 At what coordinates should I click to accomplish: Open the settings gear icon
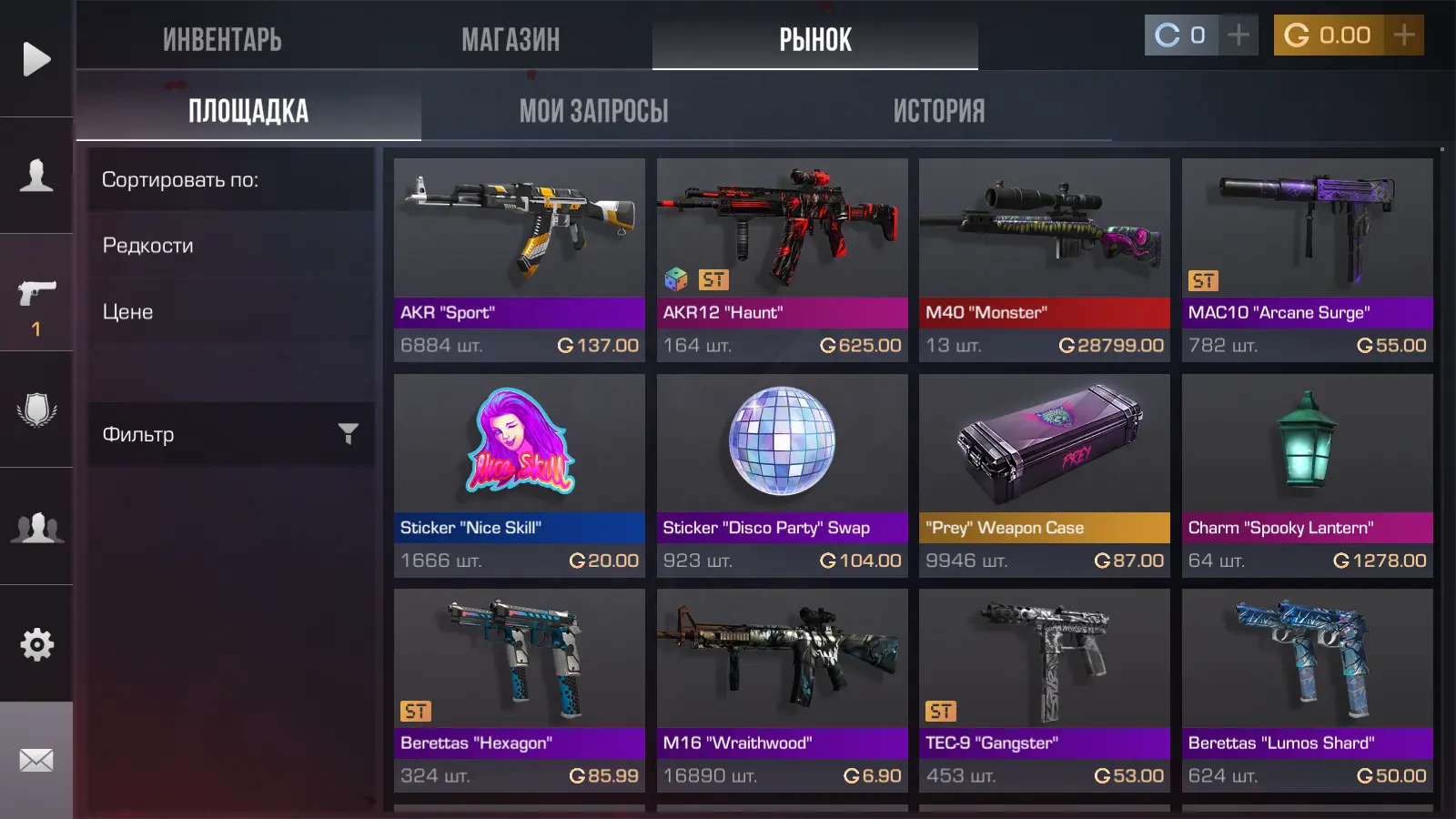[36, 644]
